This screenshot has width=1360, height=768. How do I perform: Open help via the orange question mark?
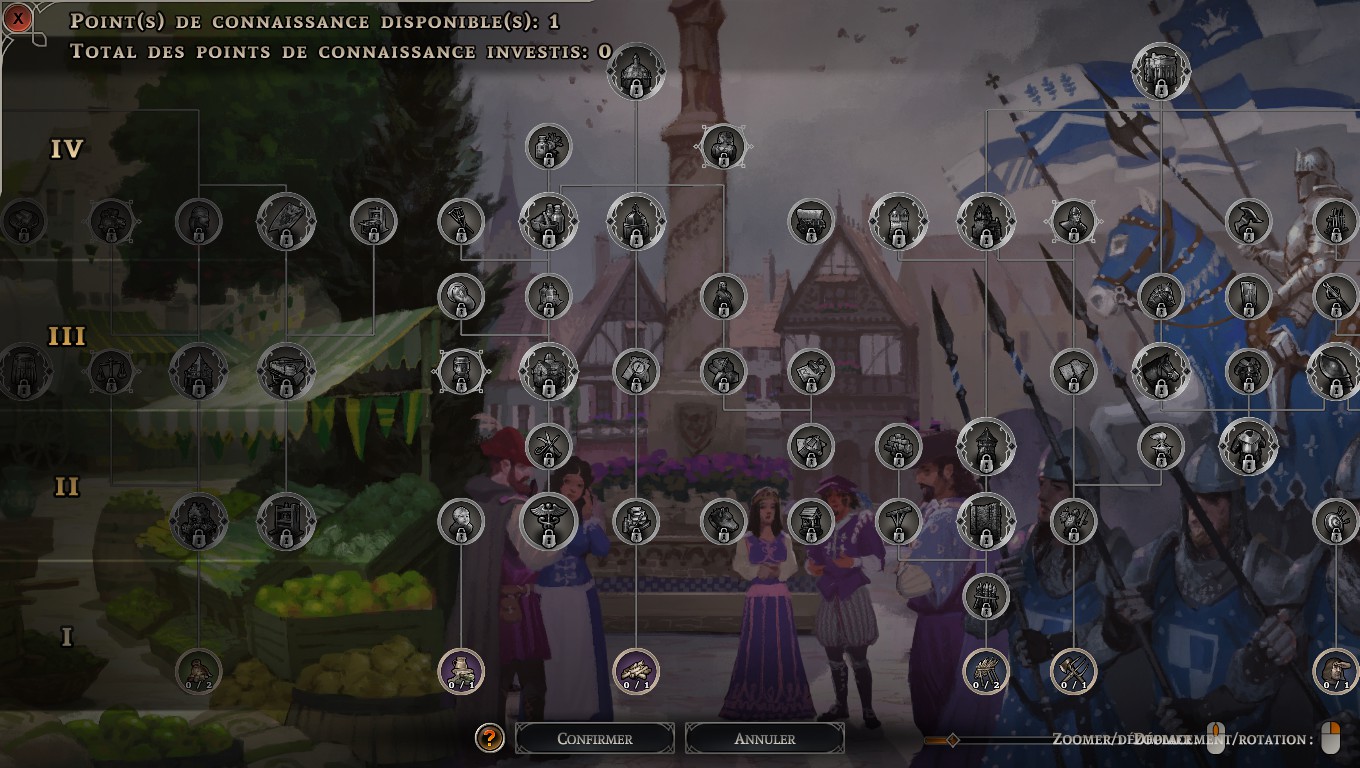pos(489,739)
